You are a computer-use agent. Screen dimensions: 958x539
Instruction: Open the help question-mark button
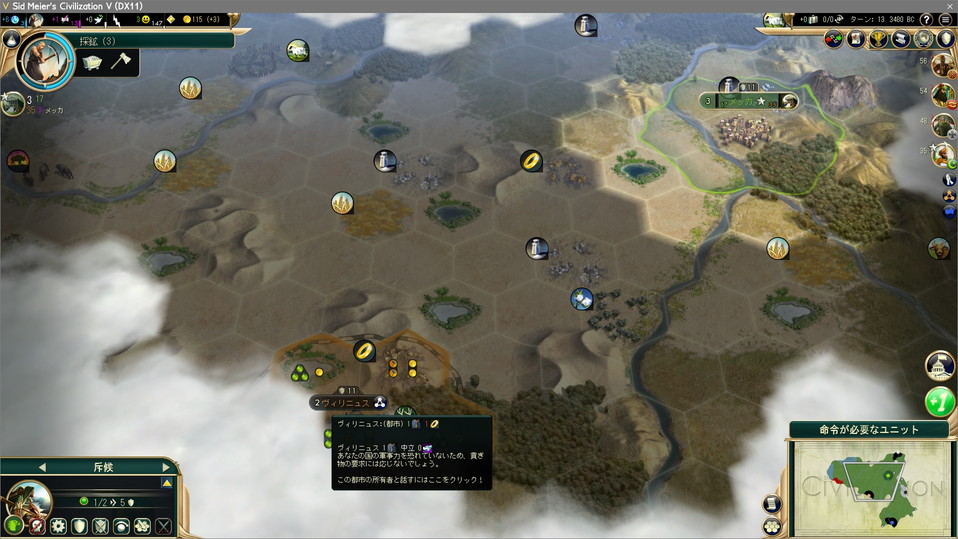(x=926, y=20)
